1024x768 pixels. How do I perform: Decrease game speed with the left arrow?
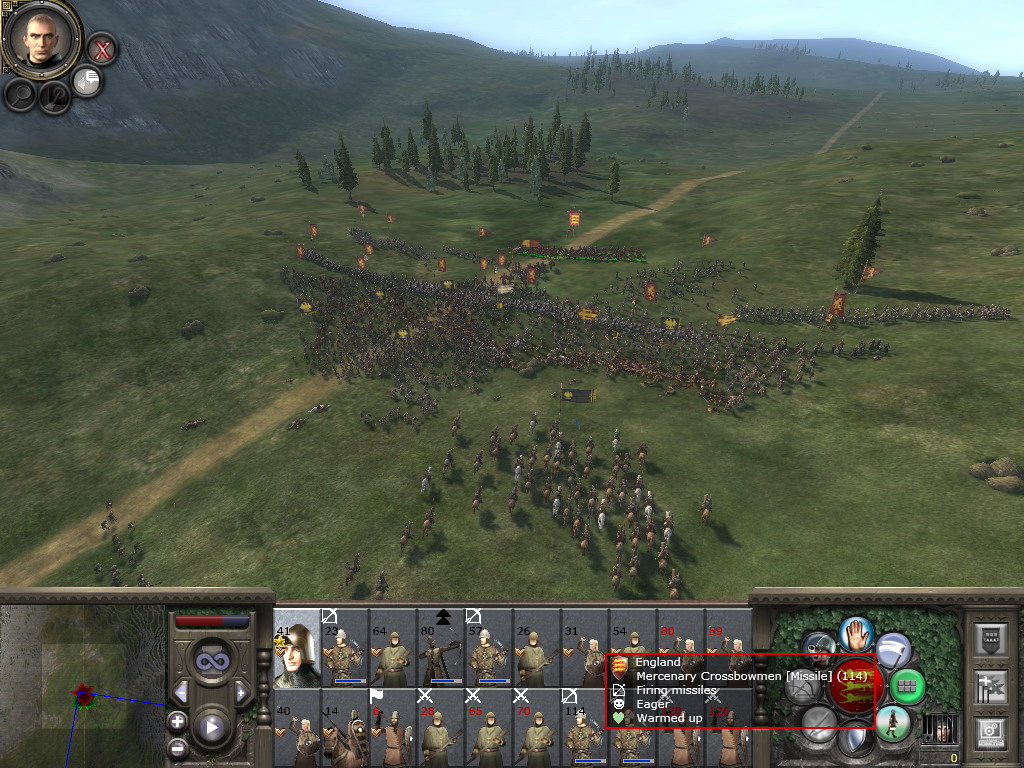(181, 692)
